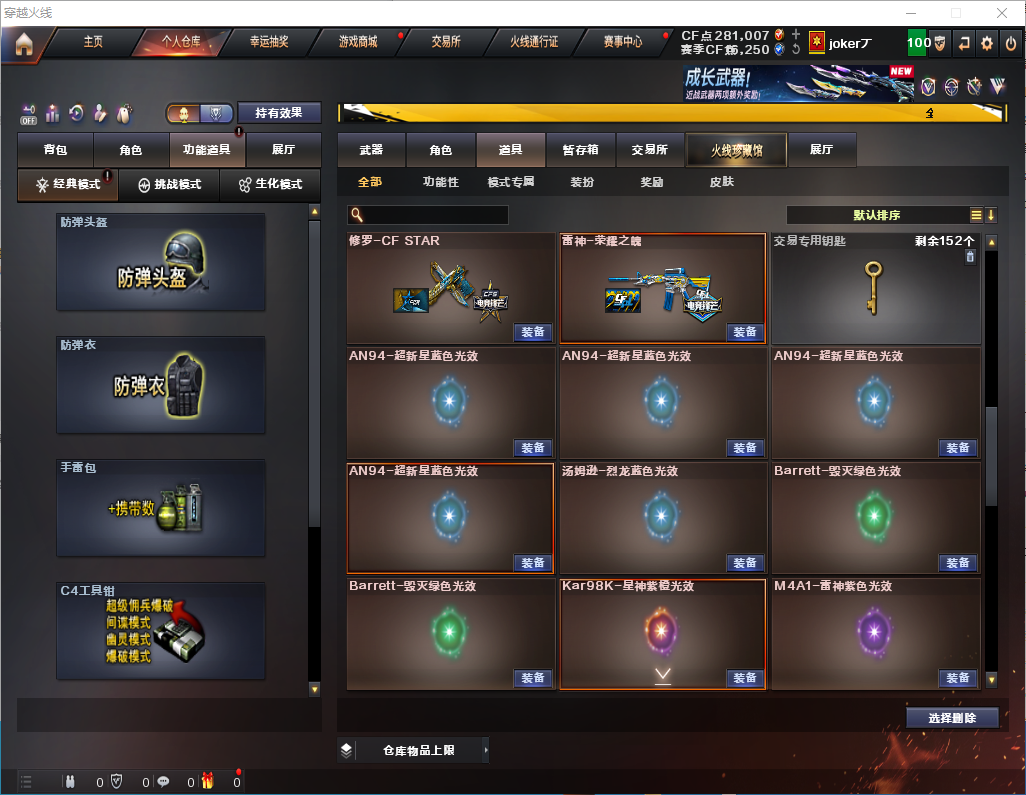Screen dimensions: 1026x795
Task: Open the 游戏商城 game shop
Action: coord(358,42)
